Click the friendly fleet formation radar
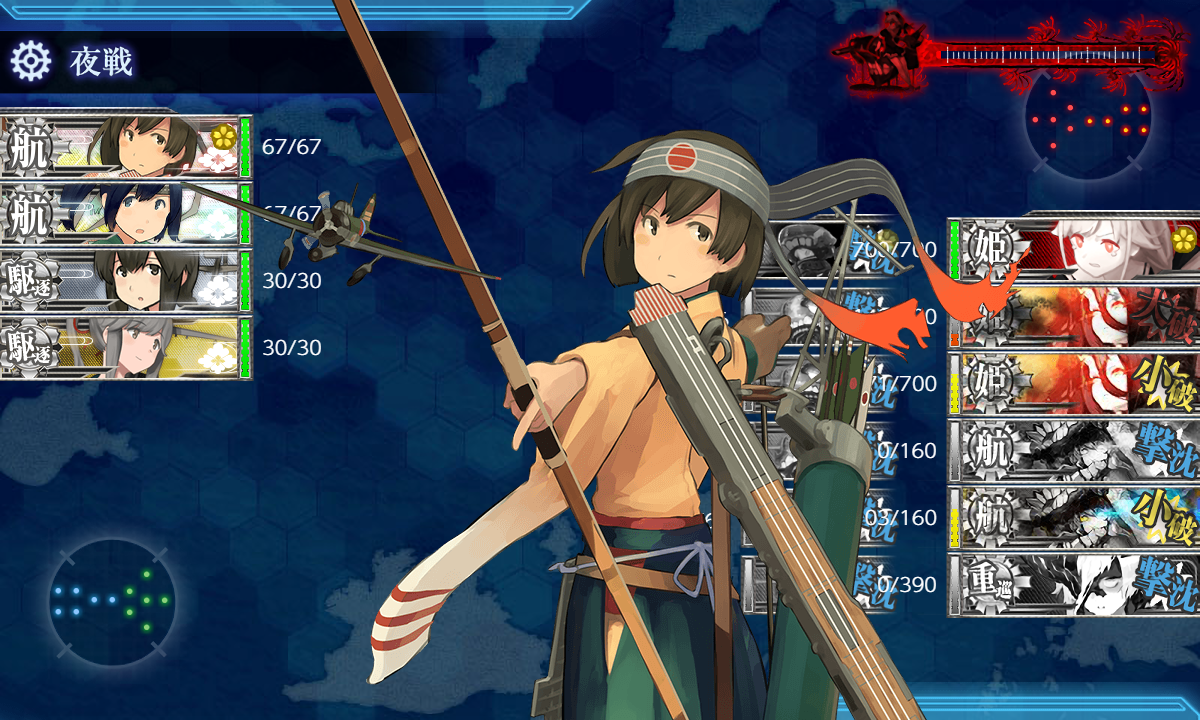This screenshot has width=1200, height=720. click(x=112, y=601)
